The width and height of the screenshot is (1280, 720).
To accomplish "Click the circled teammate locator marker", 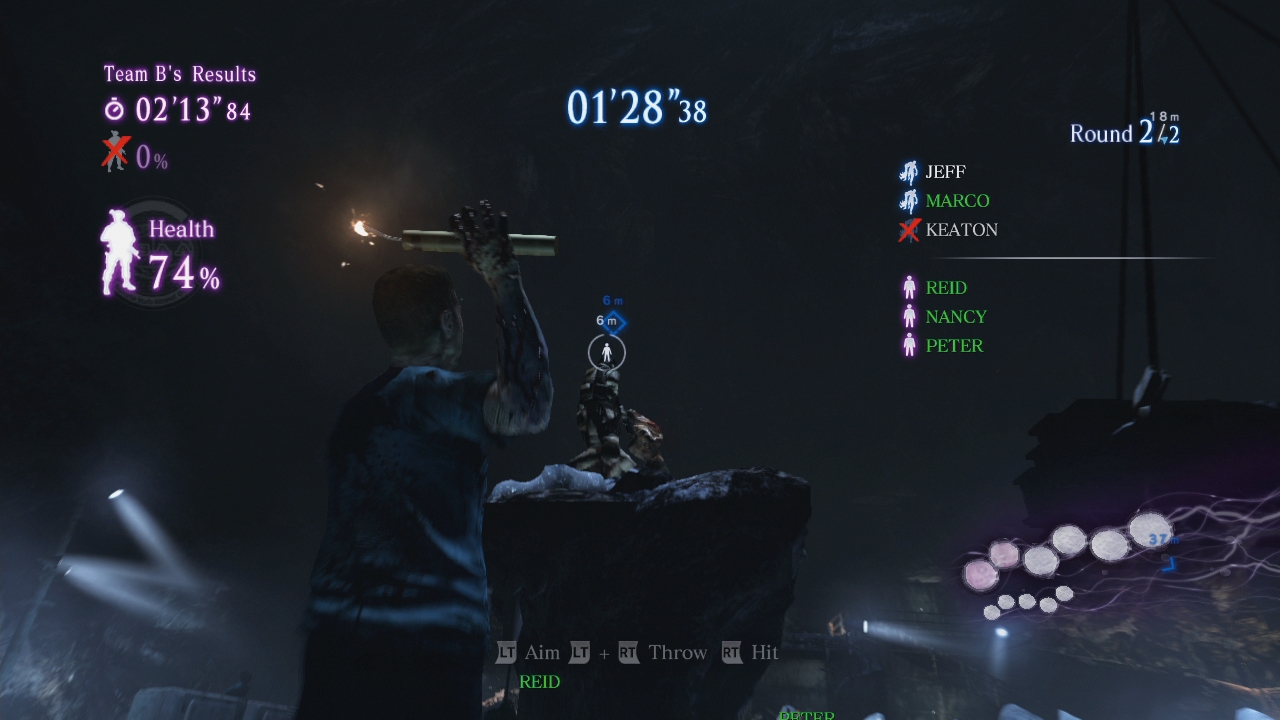I will [x=606, y=352].
